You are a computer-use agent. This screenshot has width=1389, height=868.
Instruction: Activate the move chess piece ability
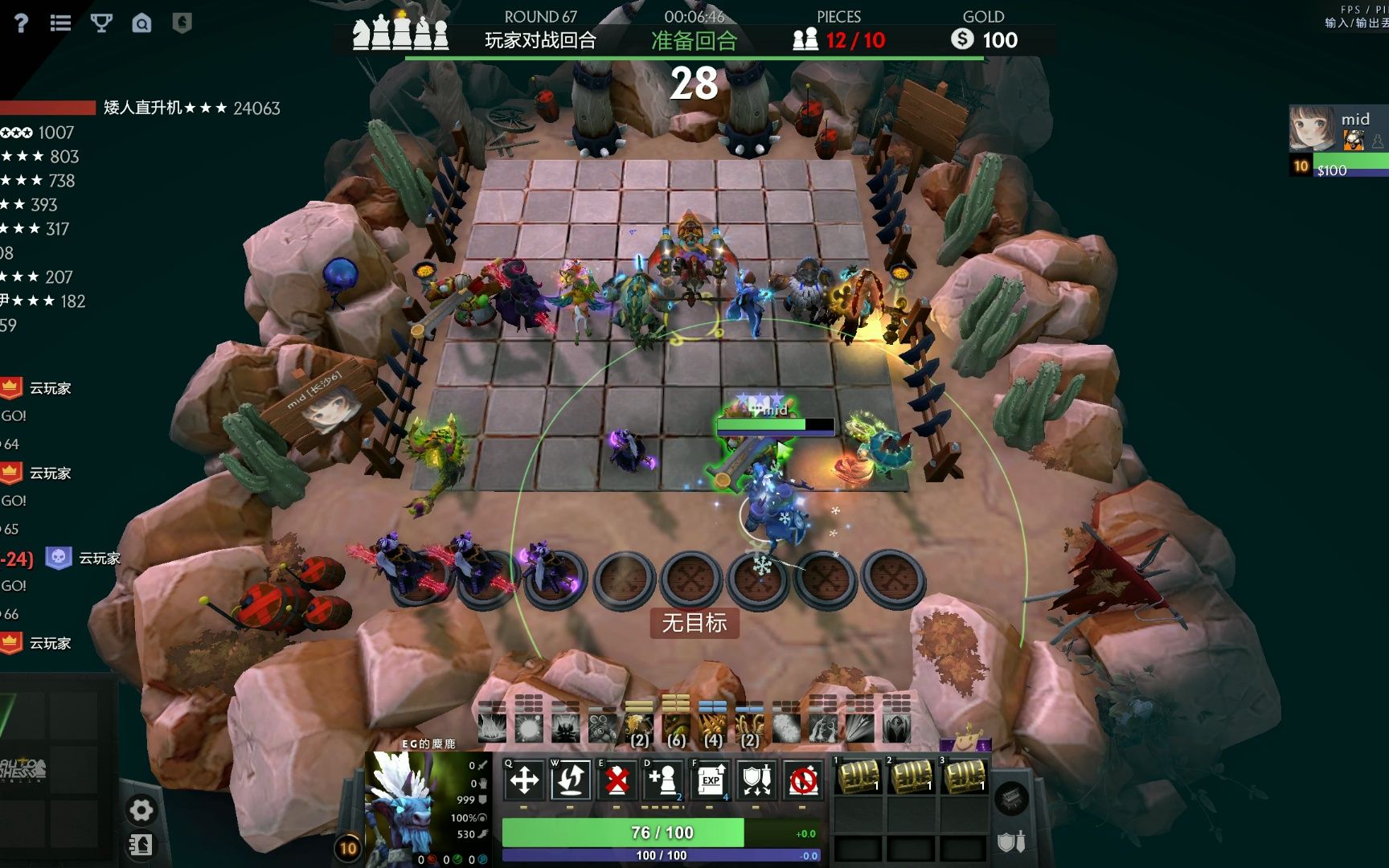tap(524, 780)
